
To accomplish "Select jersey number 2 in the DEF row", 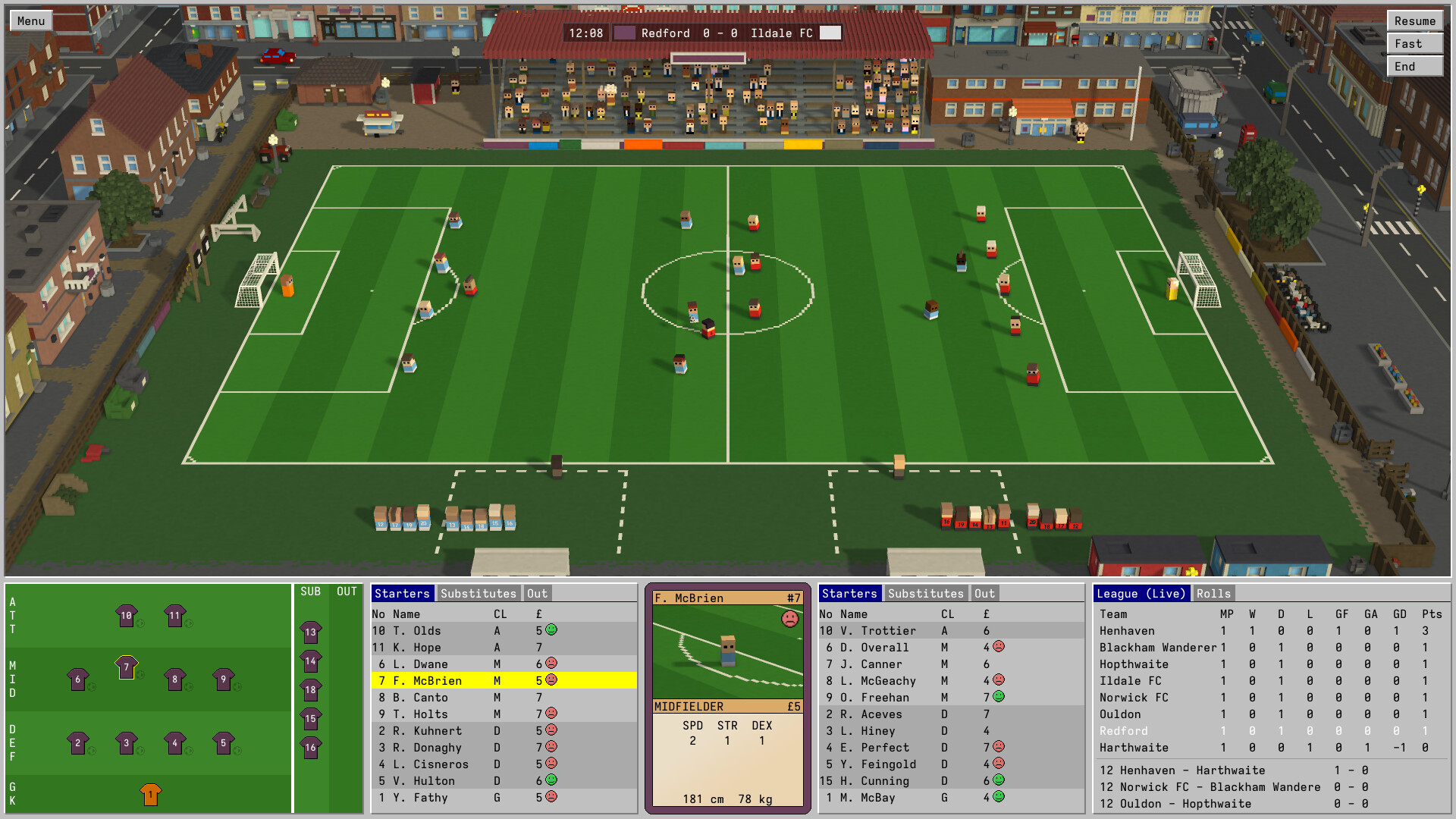I will 77,741.
